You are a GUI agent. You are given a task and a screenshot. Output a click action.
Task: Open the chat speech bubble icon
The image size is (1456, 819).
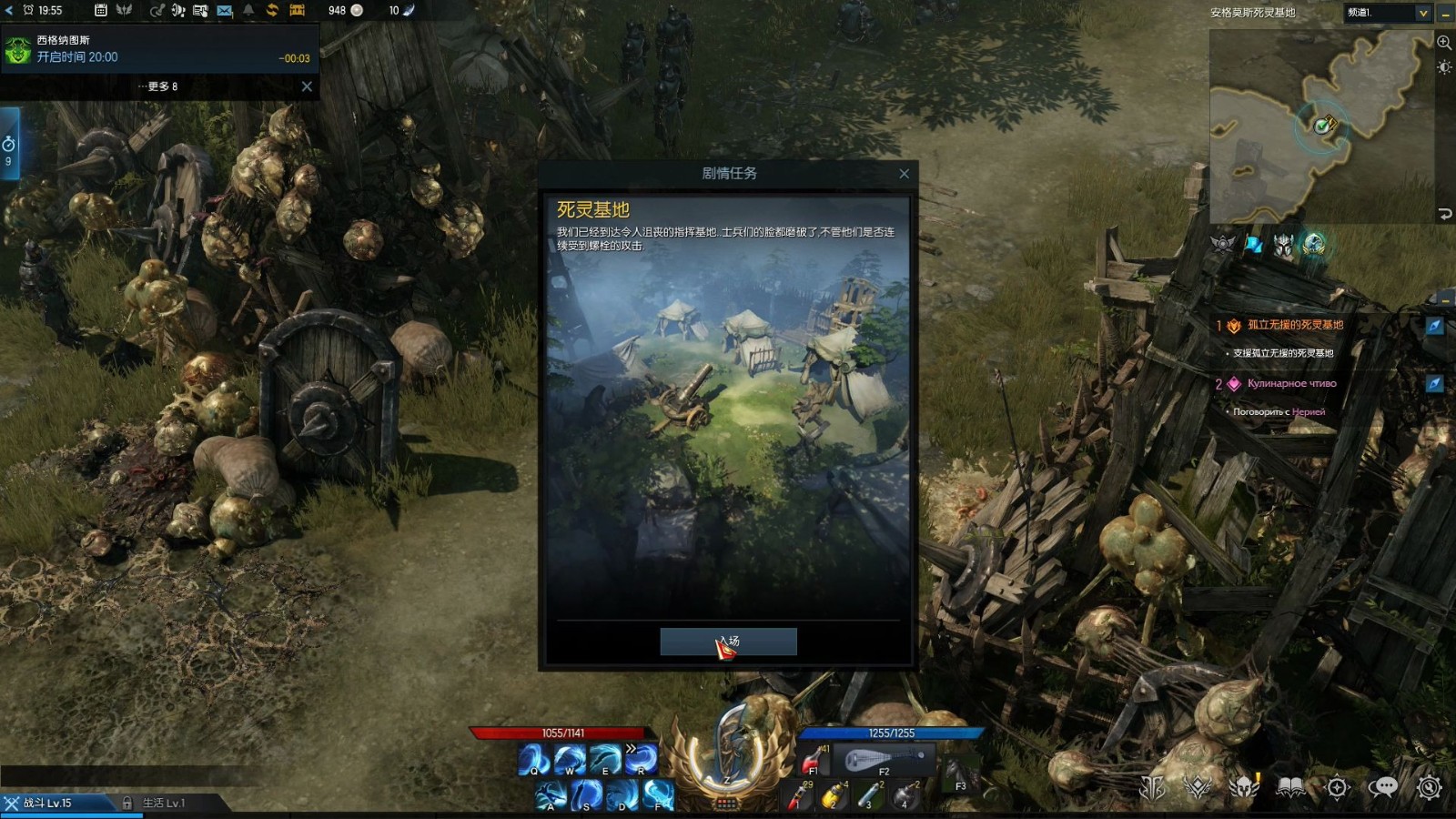1382,787
